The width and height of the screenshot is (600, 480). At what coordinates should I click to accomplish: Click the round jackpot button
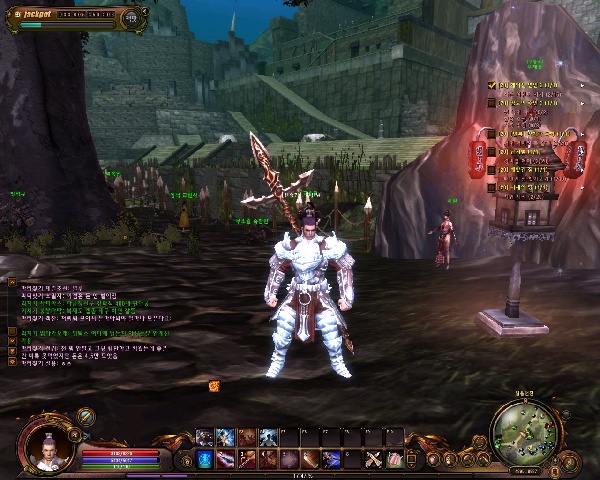131,17
